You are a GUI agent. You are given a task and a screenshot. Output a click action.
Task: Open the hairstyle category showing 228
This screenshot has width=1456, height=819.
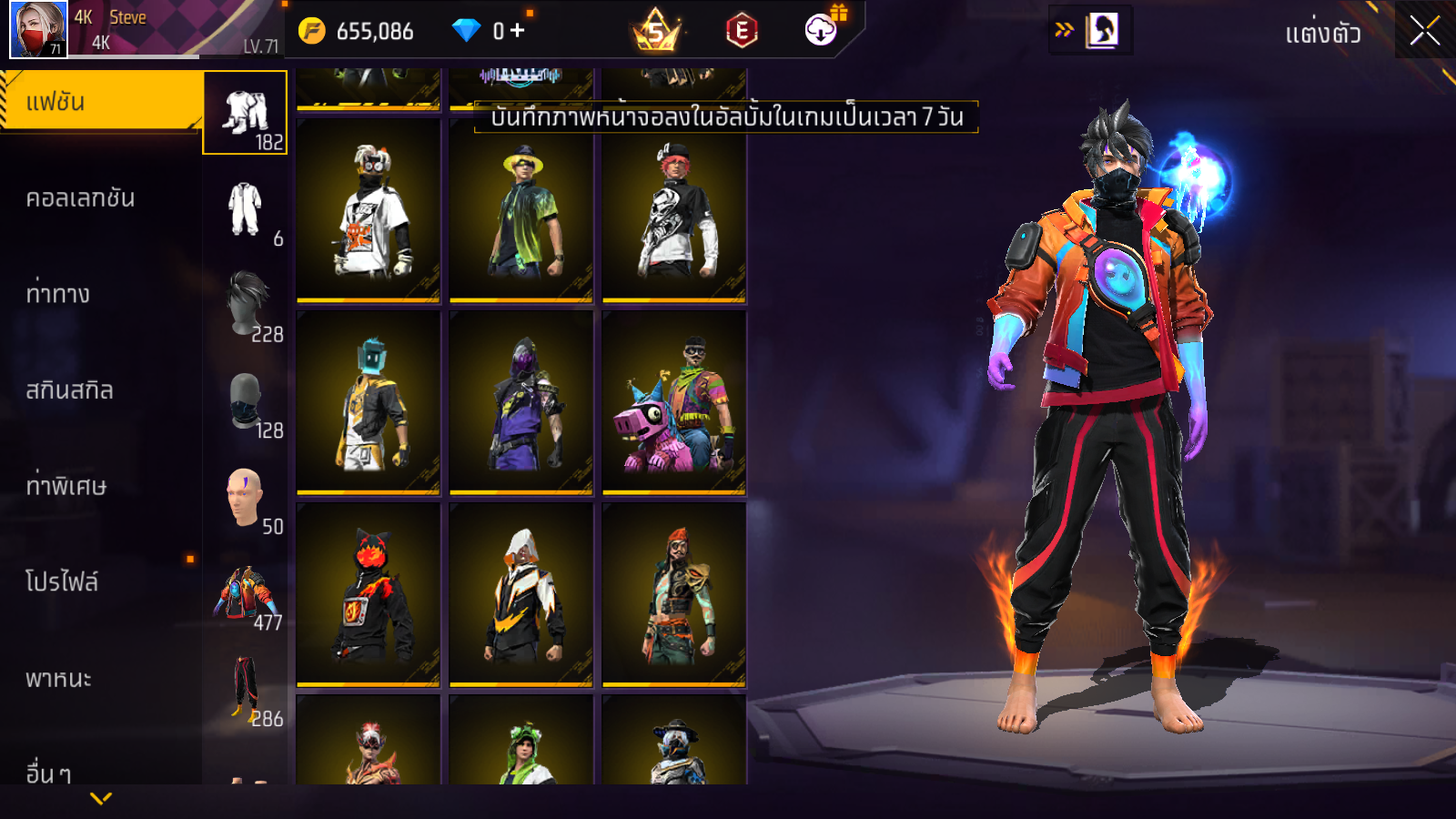point(246,305)
